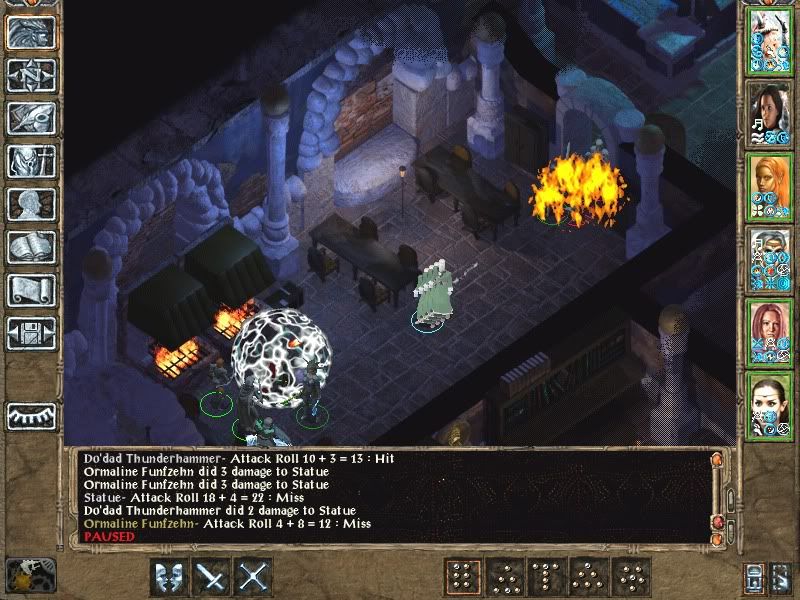Click the select-all party button
This screenshot has width=800, height=600.
point(755,578)
